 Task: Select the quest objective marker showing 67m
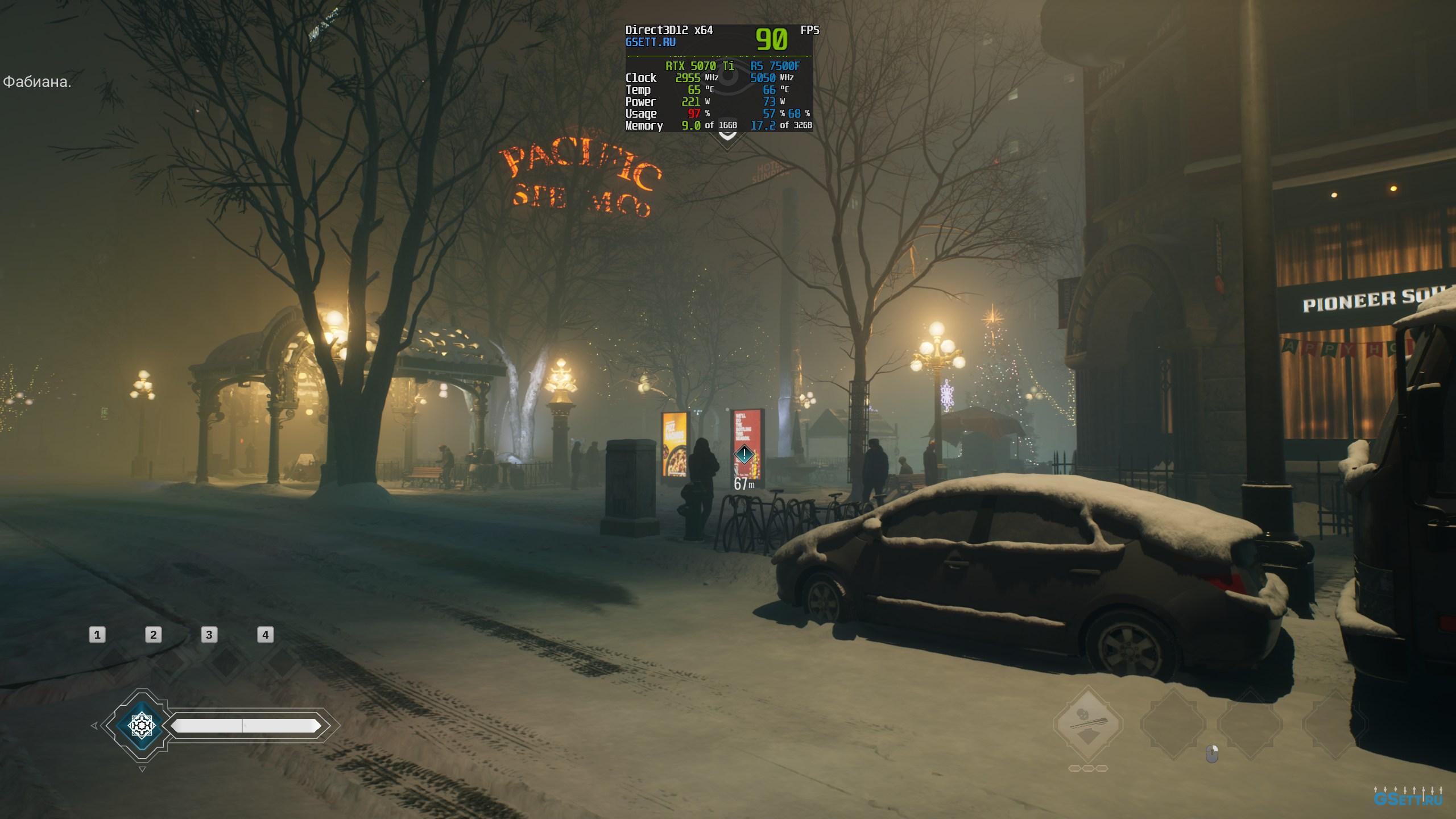point(744,454)
